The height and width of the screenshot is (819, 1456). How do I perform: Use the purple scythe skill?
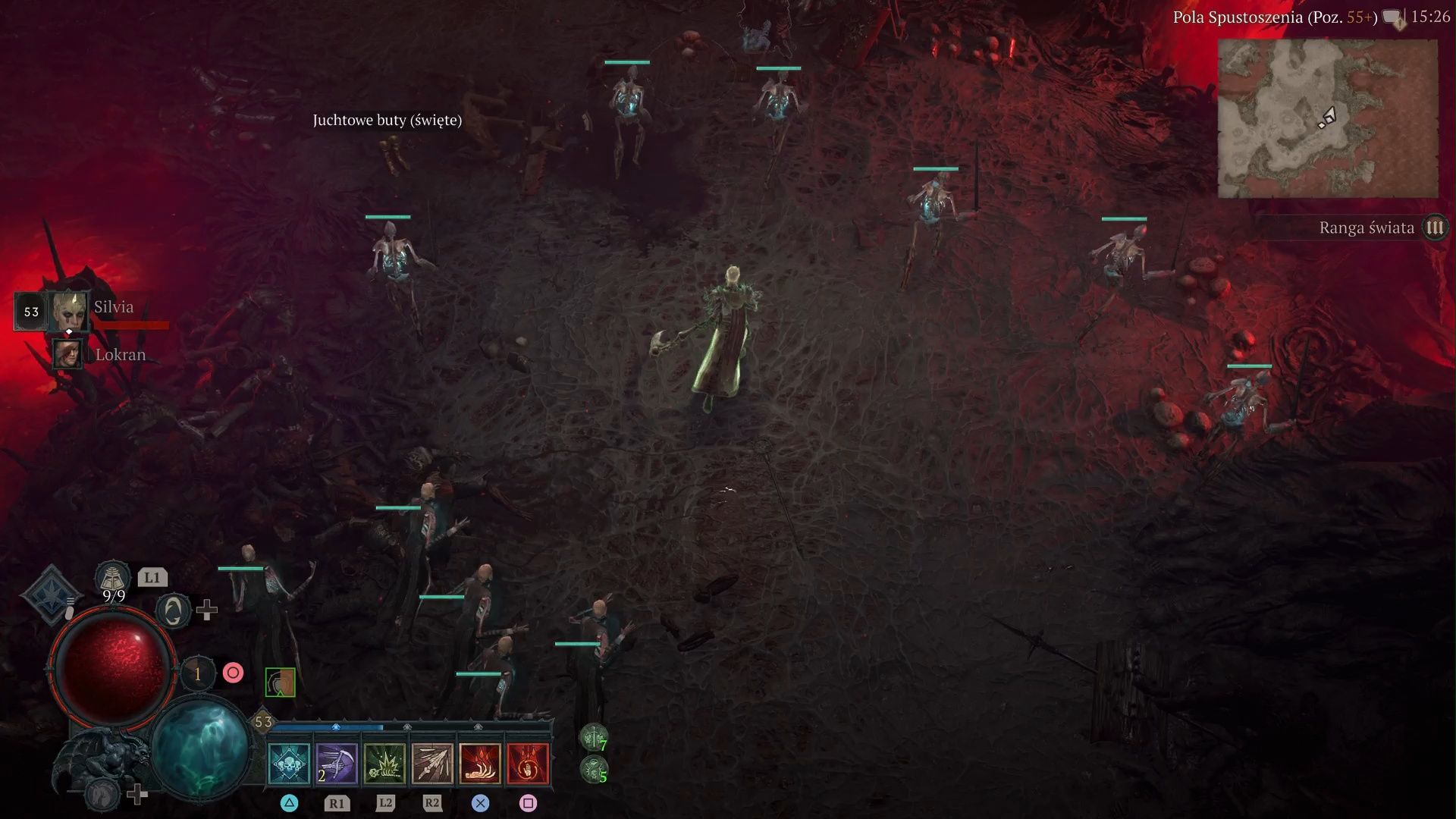point(337,763)
